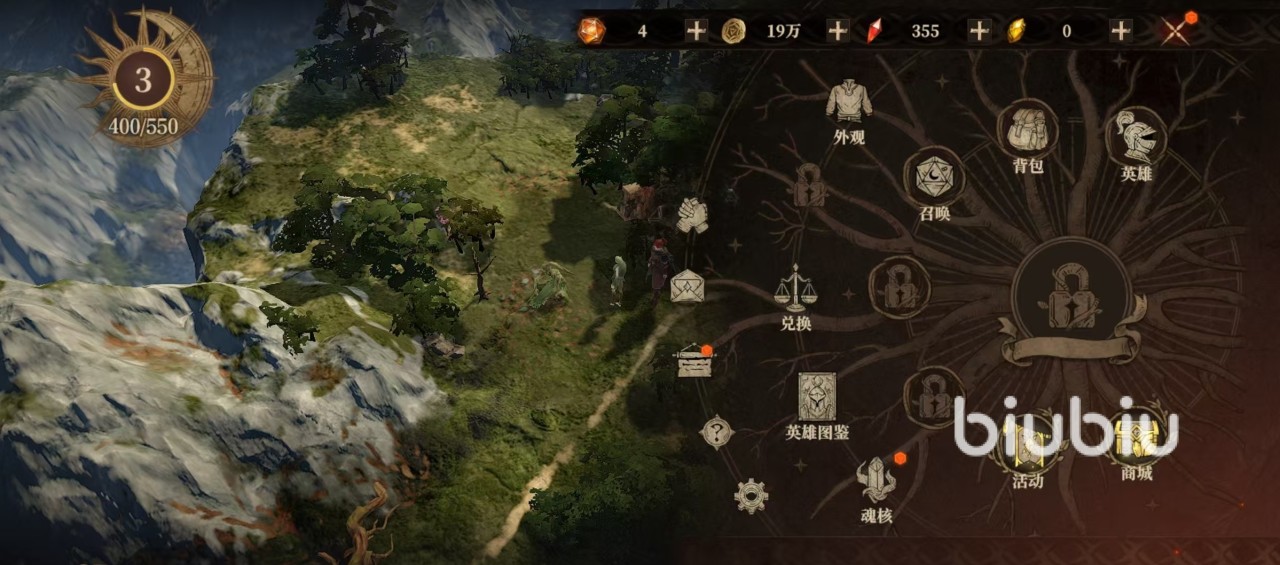
Task: Click the scroll icon with red dot
Action: pyautogui.click(x=691, y=362)
